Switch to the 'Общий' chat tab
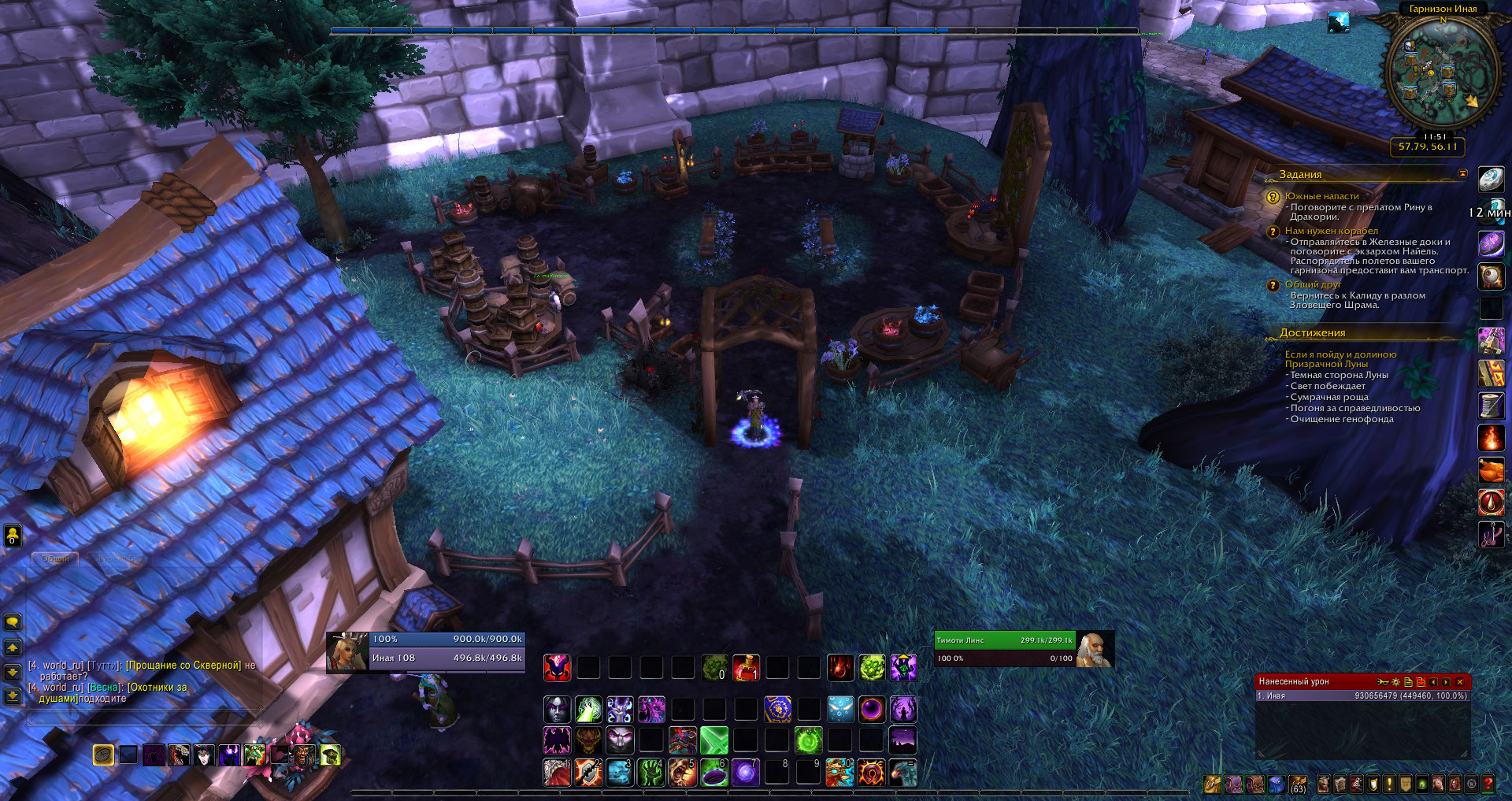This screenshot has height=801, width=1512. tap(55, 558)
